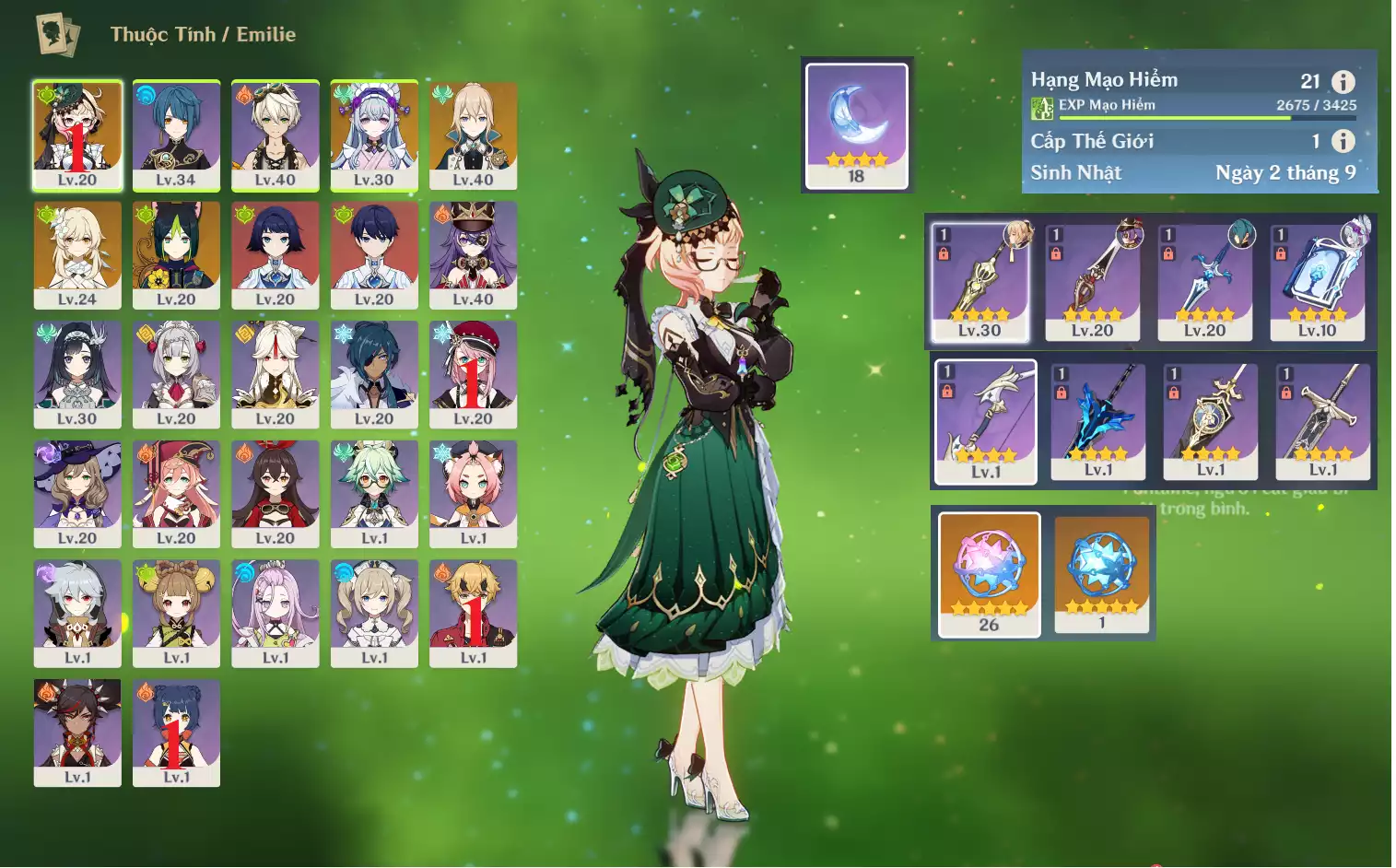
Task: Choose Amber's Lv.20 portrait
Action: point(276,494)
